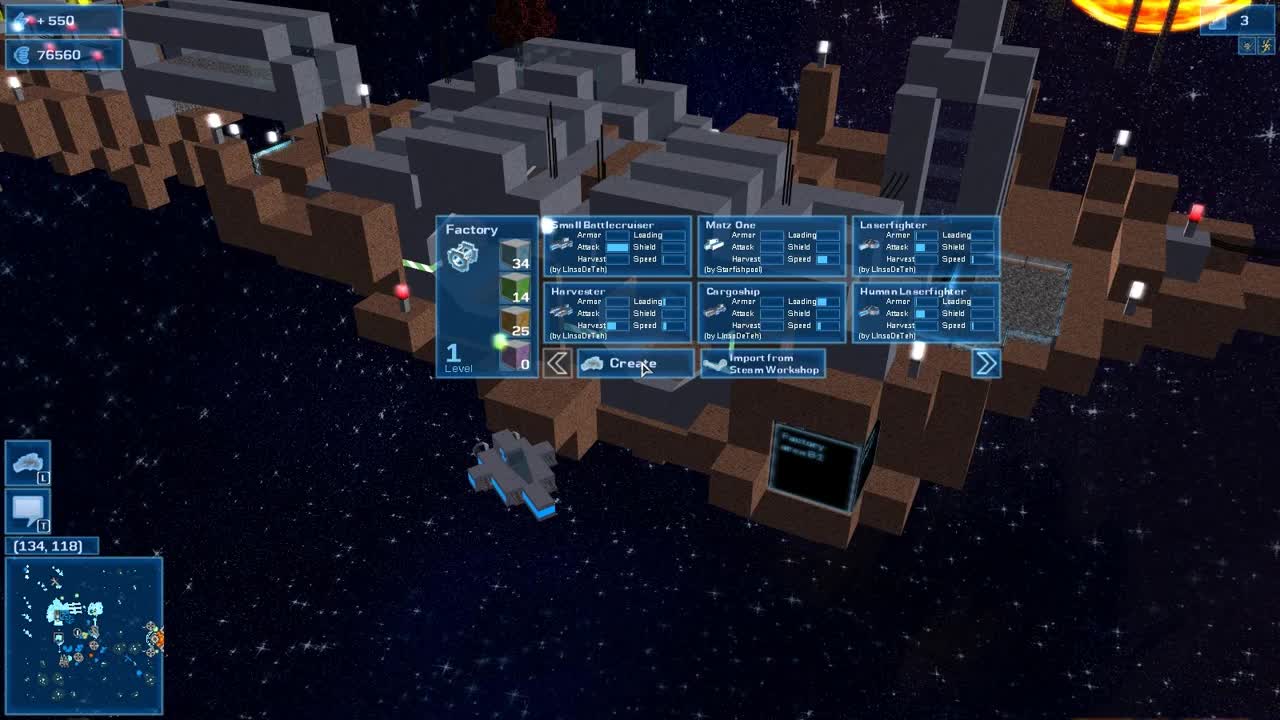The width and height of the screenshot is (1280, 720).
Task: Open the ship list icon button
Action: [27, 462]
